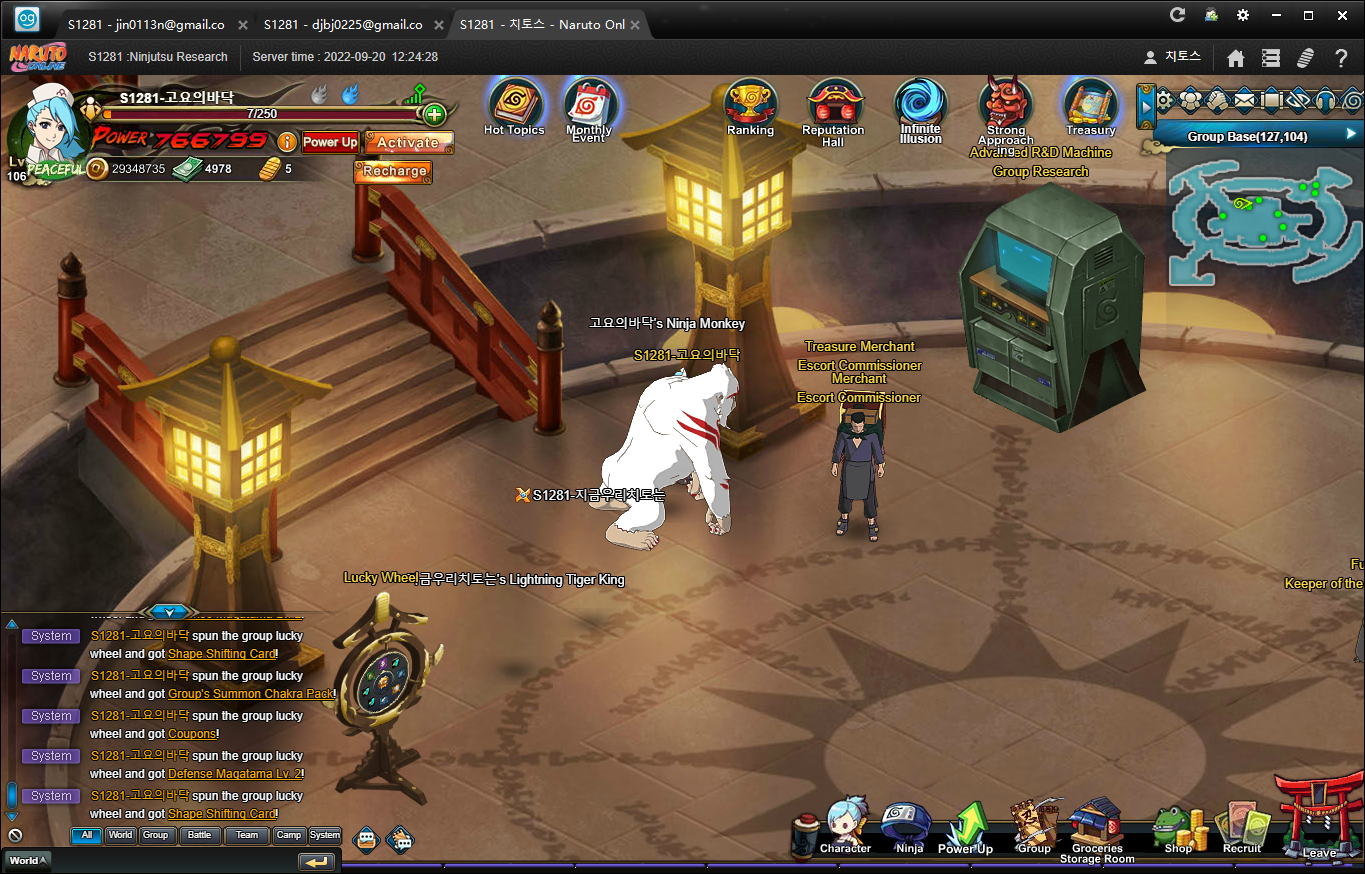Open the Hot Topics icon
Screen dimensions: 1365x874
click(514, 103)
